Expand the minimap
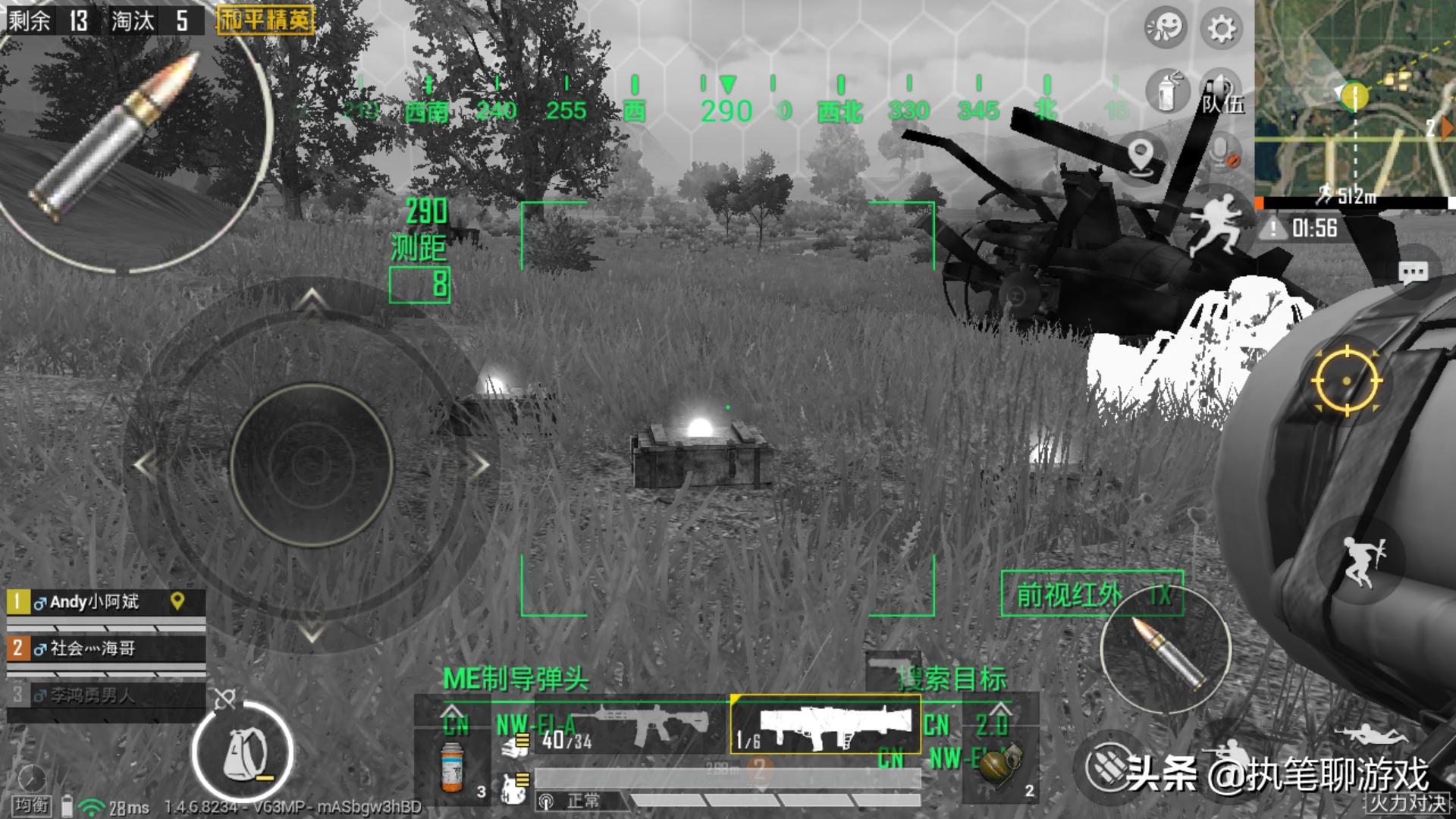 pos(1354,97)
